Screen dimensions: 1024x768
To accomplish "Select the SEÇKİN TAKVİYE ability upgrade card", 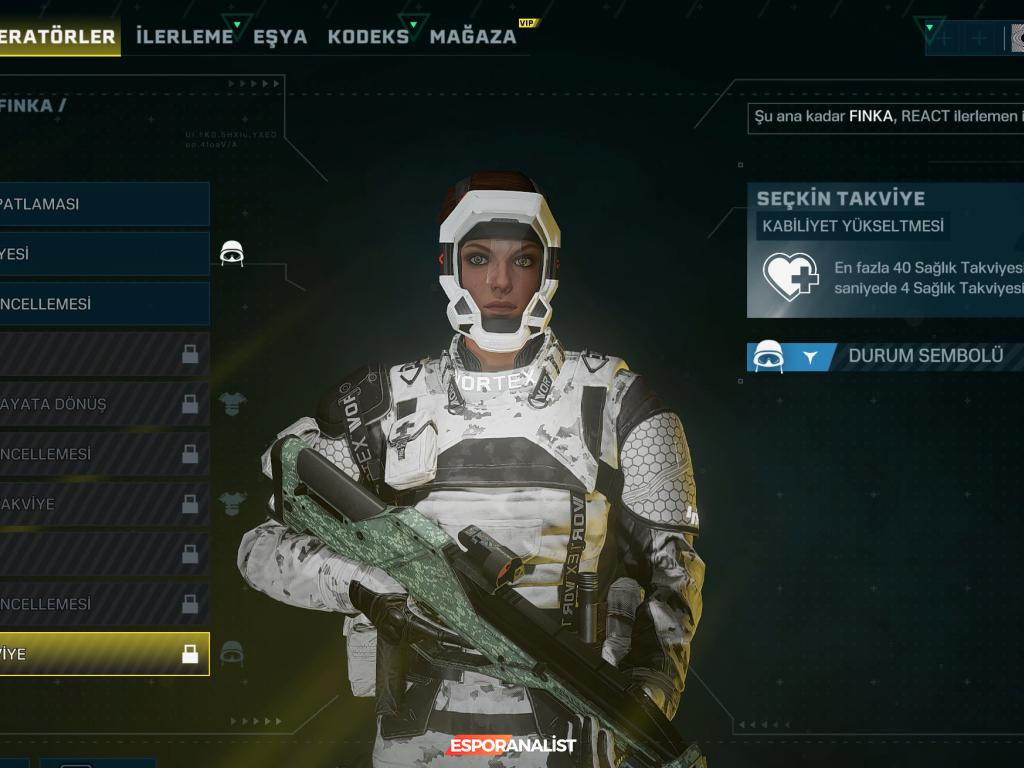I will click(886, 250).
